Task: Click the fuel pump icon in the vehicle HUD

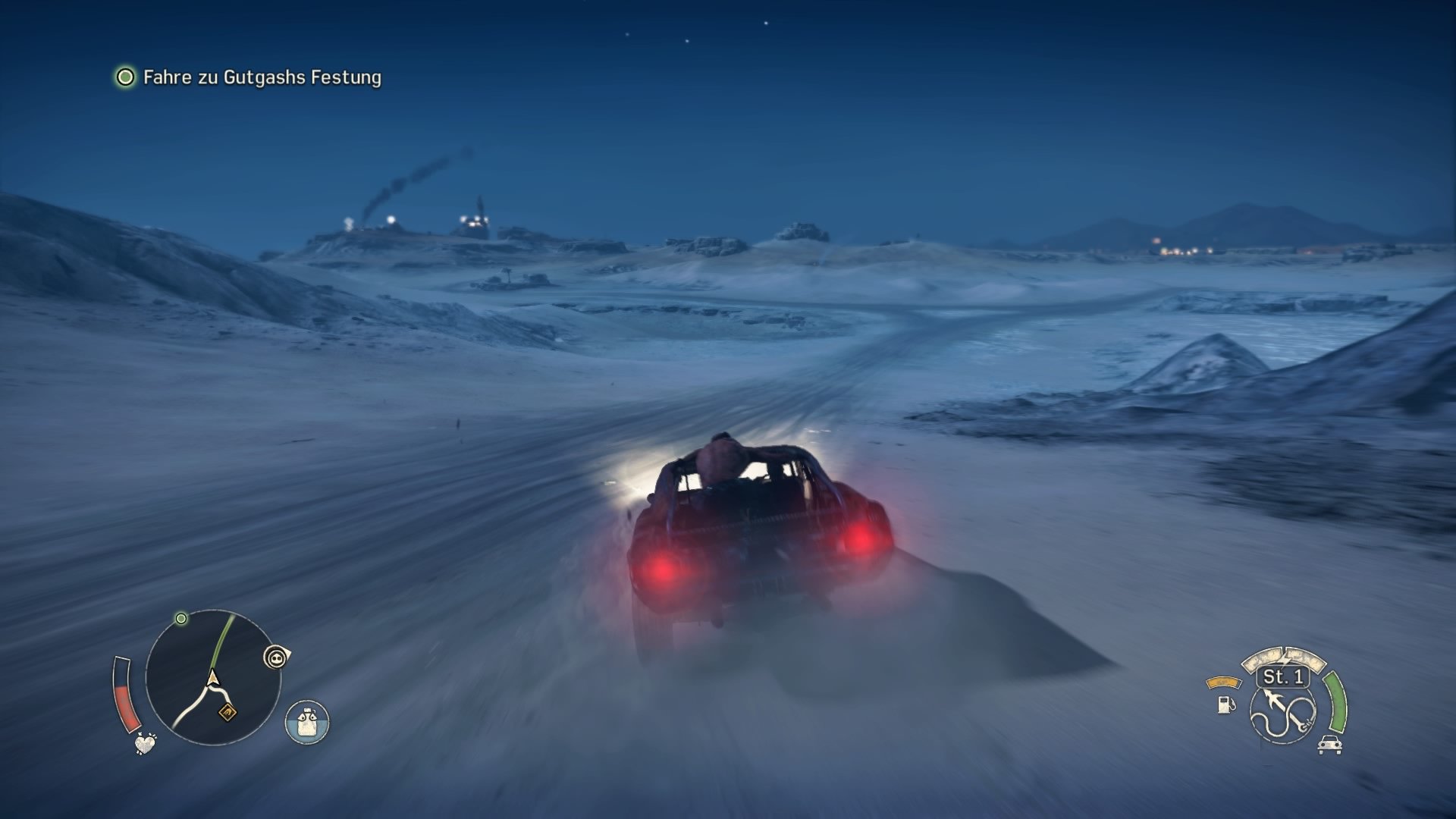Action: pos(1225,705)
